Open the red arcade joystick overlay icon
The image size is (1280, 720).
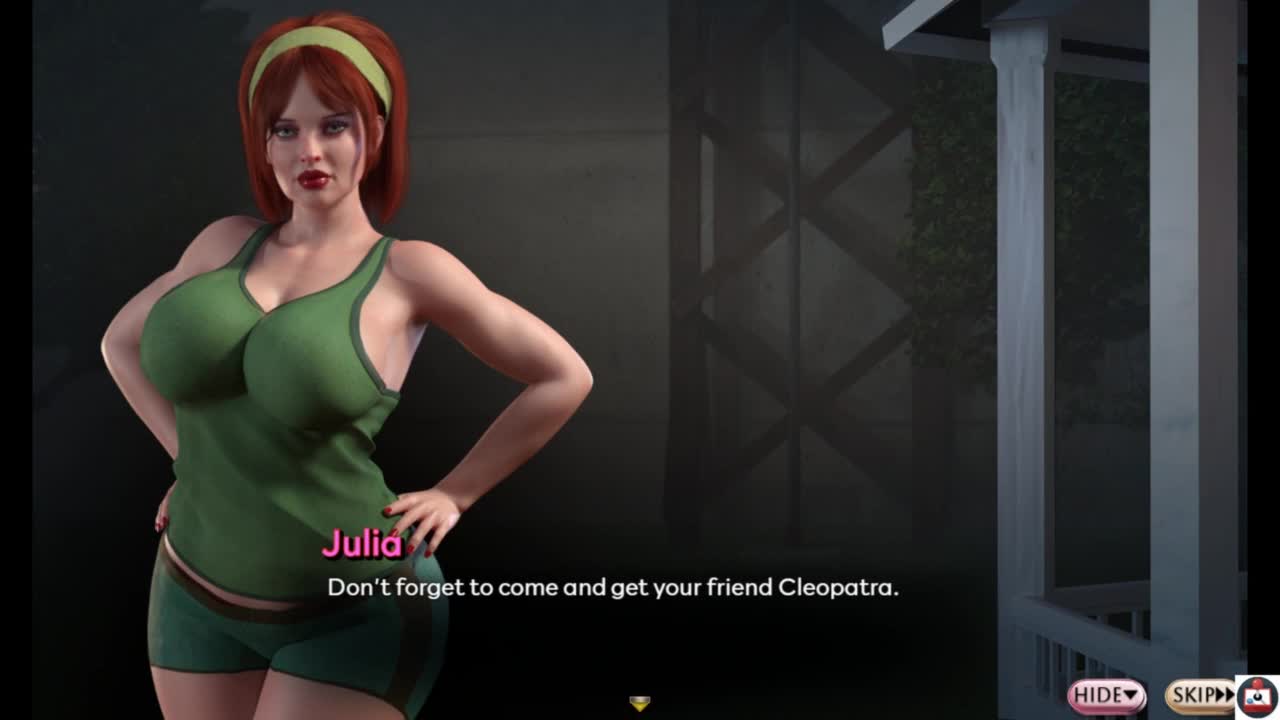[x=1257, y=696]
